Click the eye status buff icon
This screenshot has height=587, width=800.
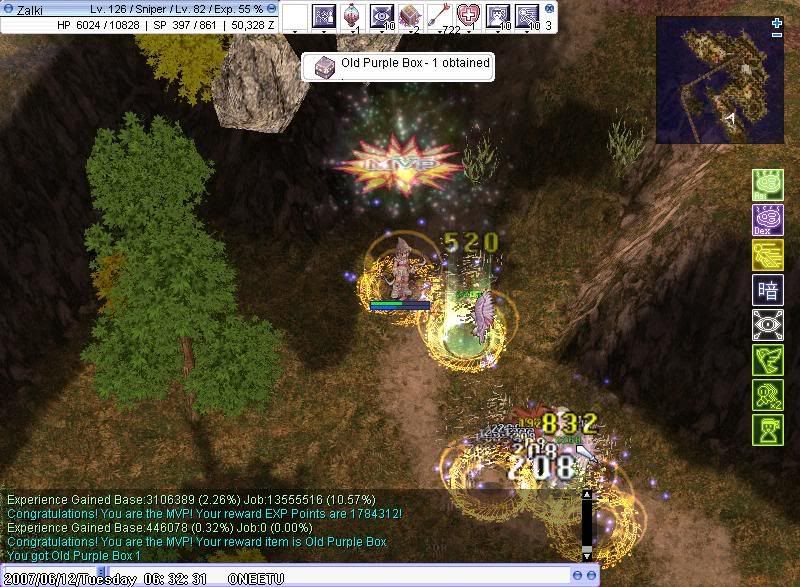click(767, 325)
